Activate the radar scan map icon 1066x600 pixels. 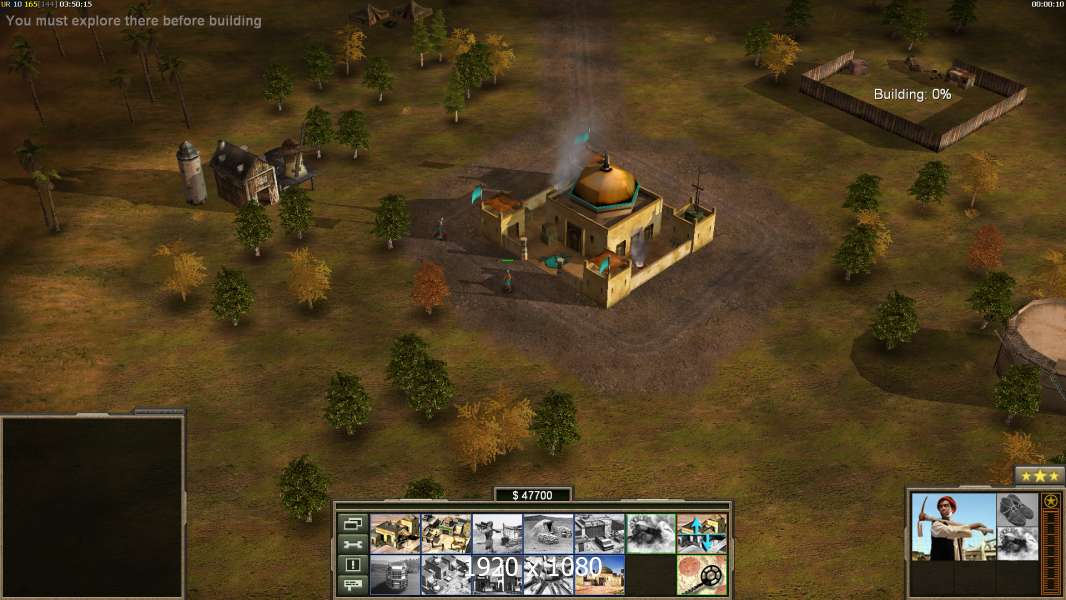701,575
